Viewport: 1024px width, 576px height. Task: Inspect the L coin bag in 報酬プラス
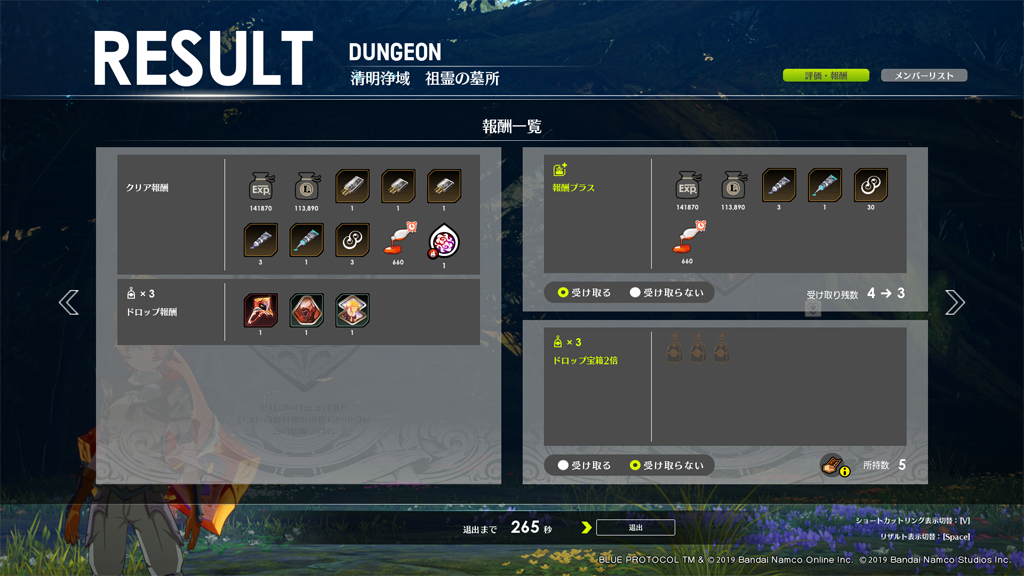point(733,186)
